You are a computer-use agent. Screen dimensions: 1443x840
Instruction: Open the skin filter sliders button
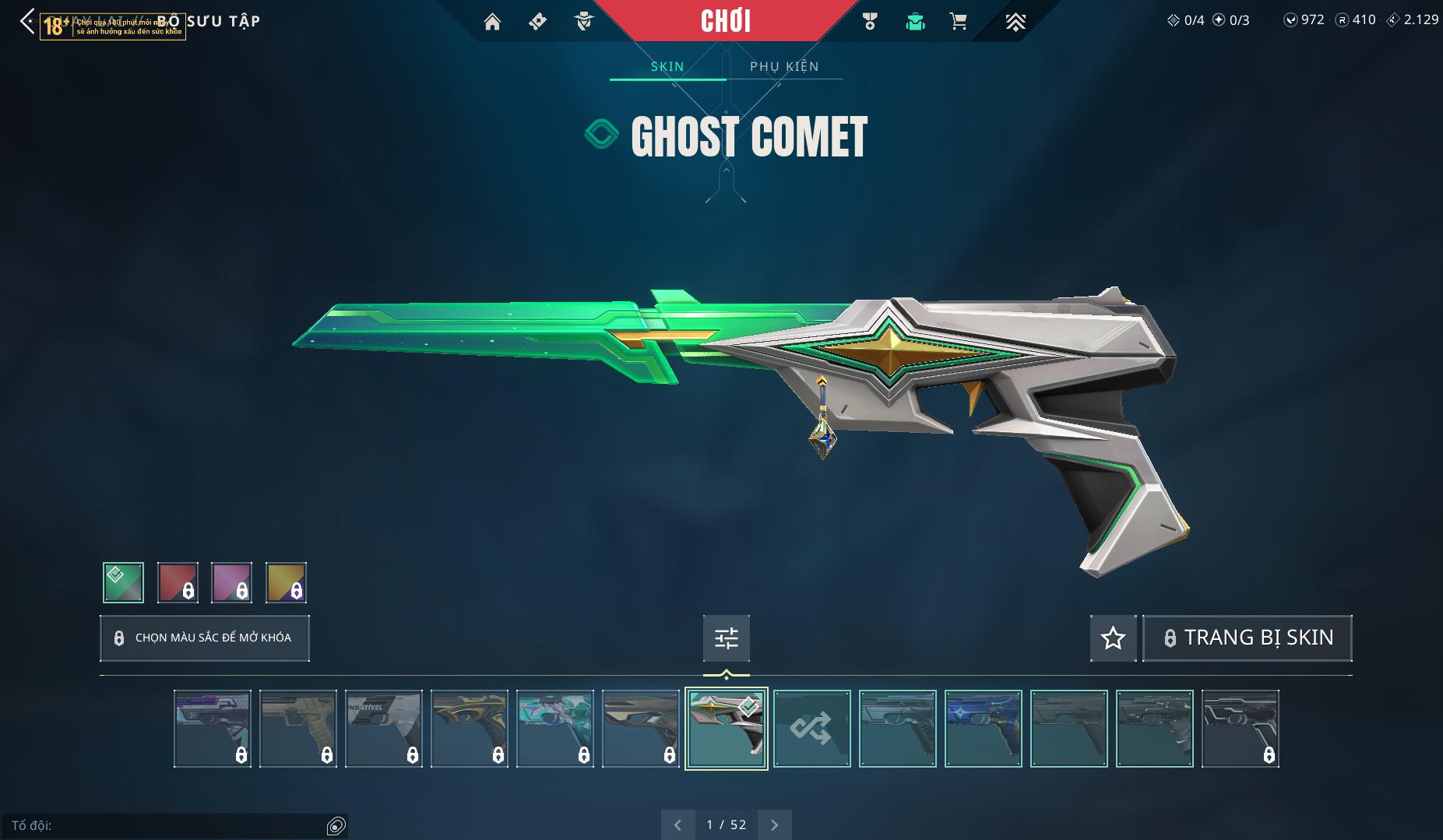(x=726, y=638)
